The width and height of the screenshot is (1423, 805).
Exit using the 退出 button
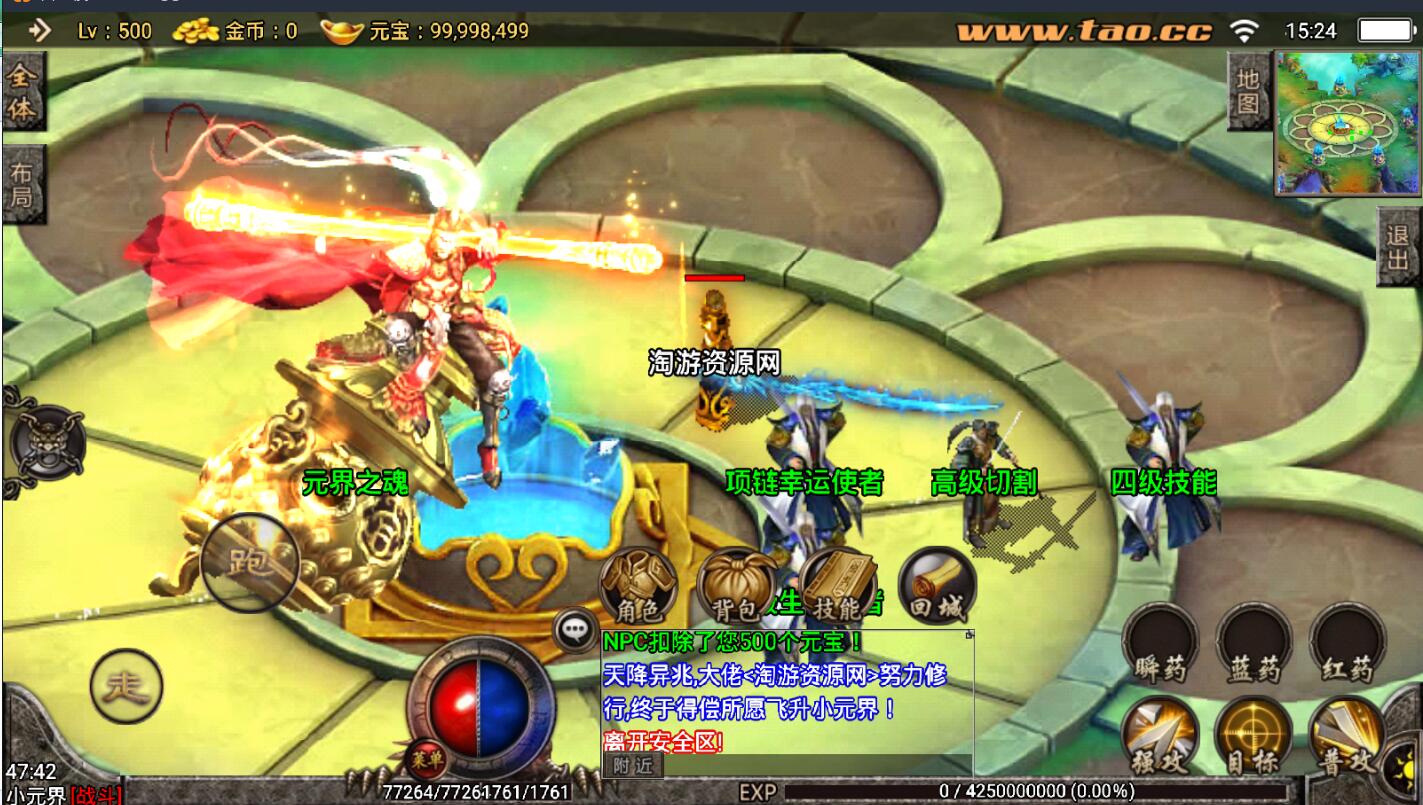tap(1399, 246)
